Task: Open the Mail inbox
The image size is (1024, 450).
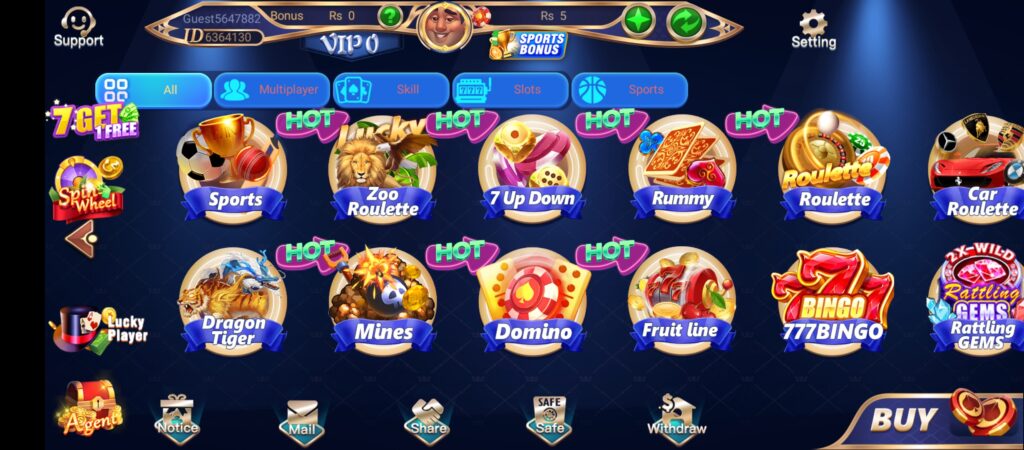Action: click(300, 418)
